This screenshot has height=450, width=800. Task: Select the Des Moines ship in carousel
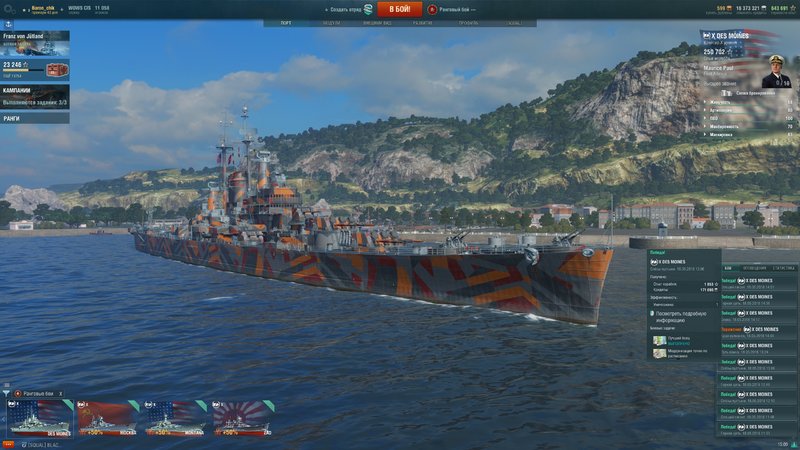click(x=38, y=420)
